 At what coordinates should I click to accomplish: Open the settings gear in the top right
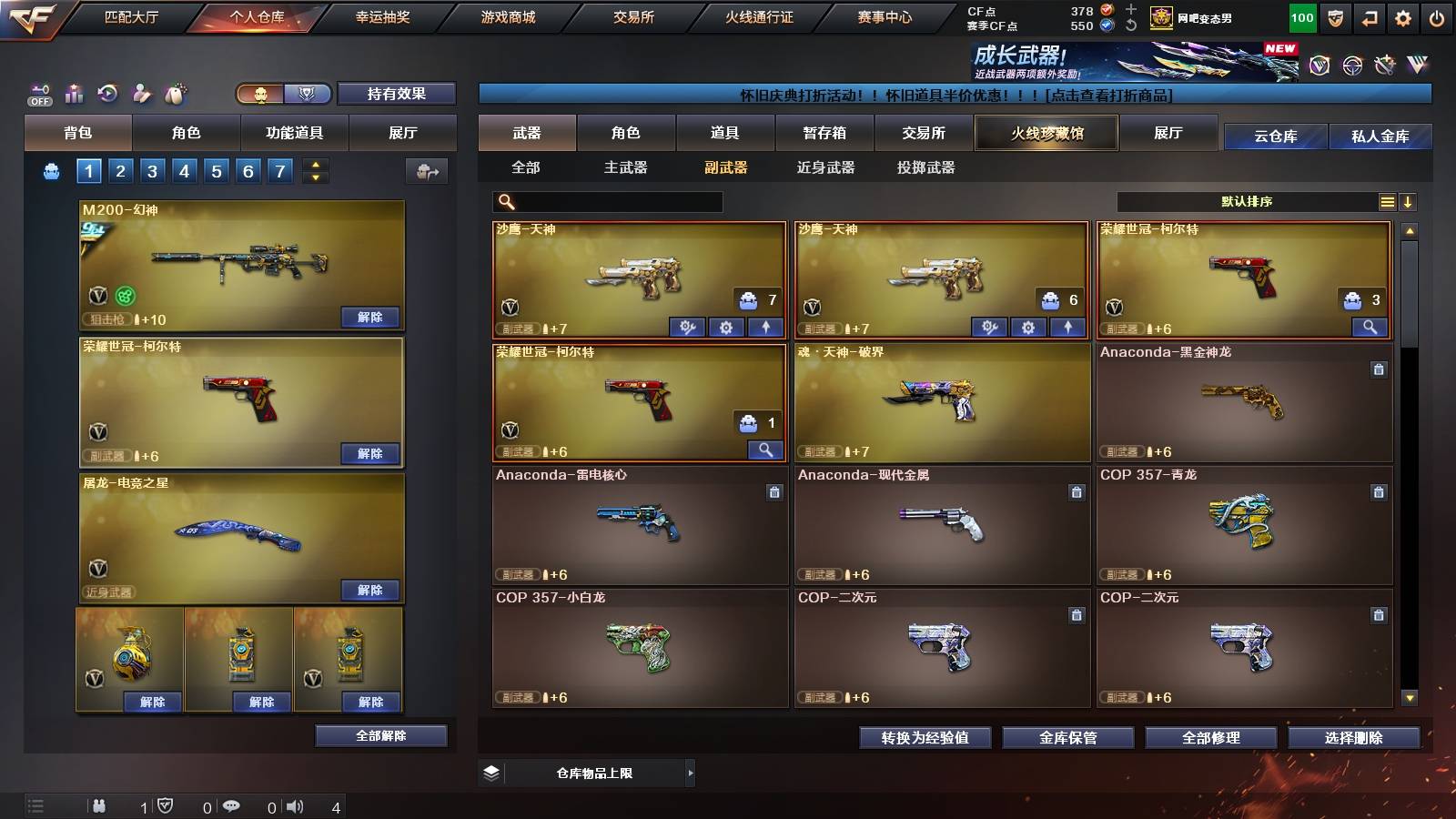(1402, 16)
